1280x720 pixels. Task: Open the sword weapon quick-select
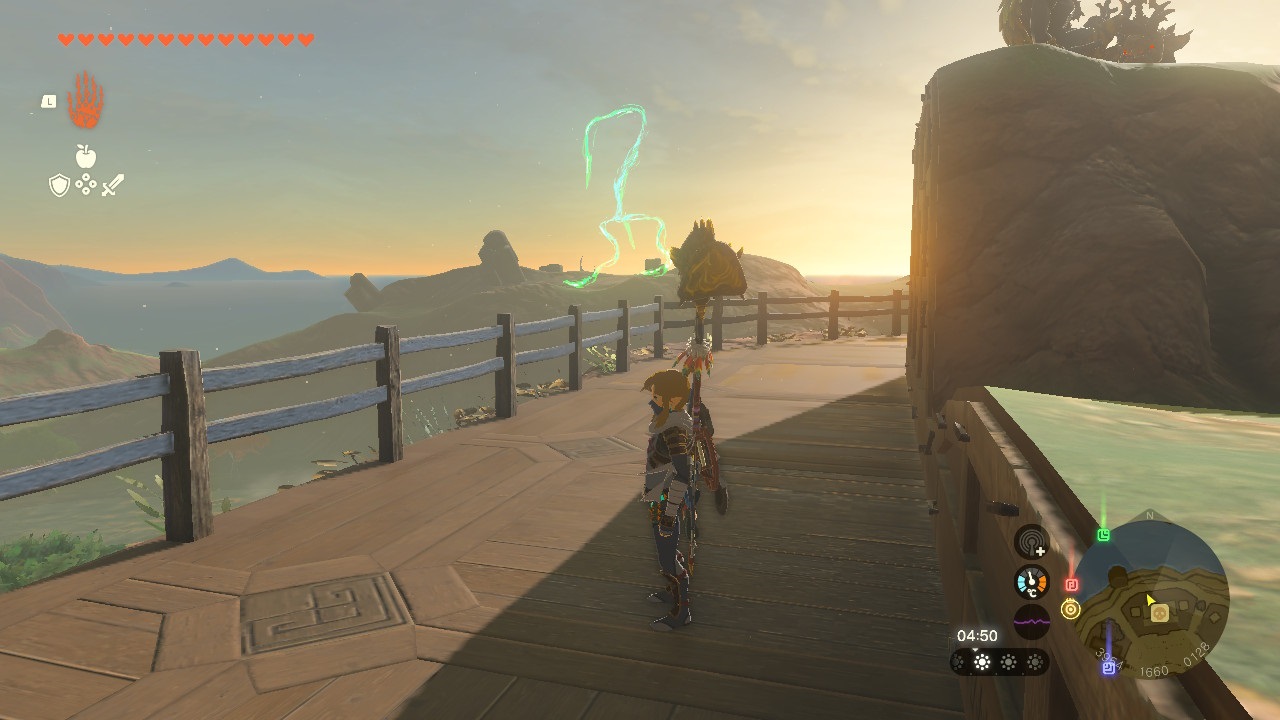[112, 185]
